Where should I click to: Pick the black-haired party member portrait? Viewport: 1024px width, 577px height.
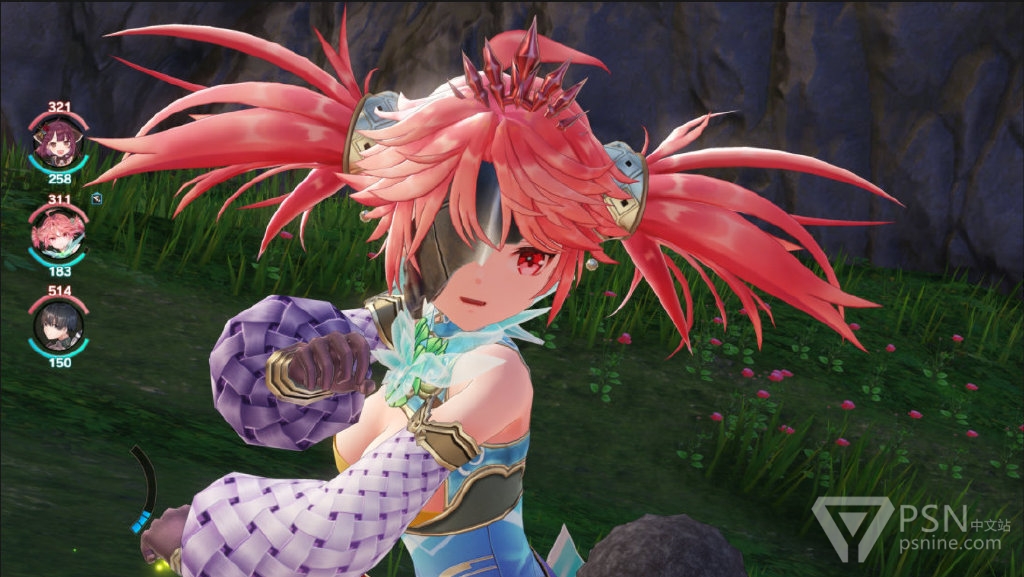[59, 327]
